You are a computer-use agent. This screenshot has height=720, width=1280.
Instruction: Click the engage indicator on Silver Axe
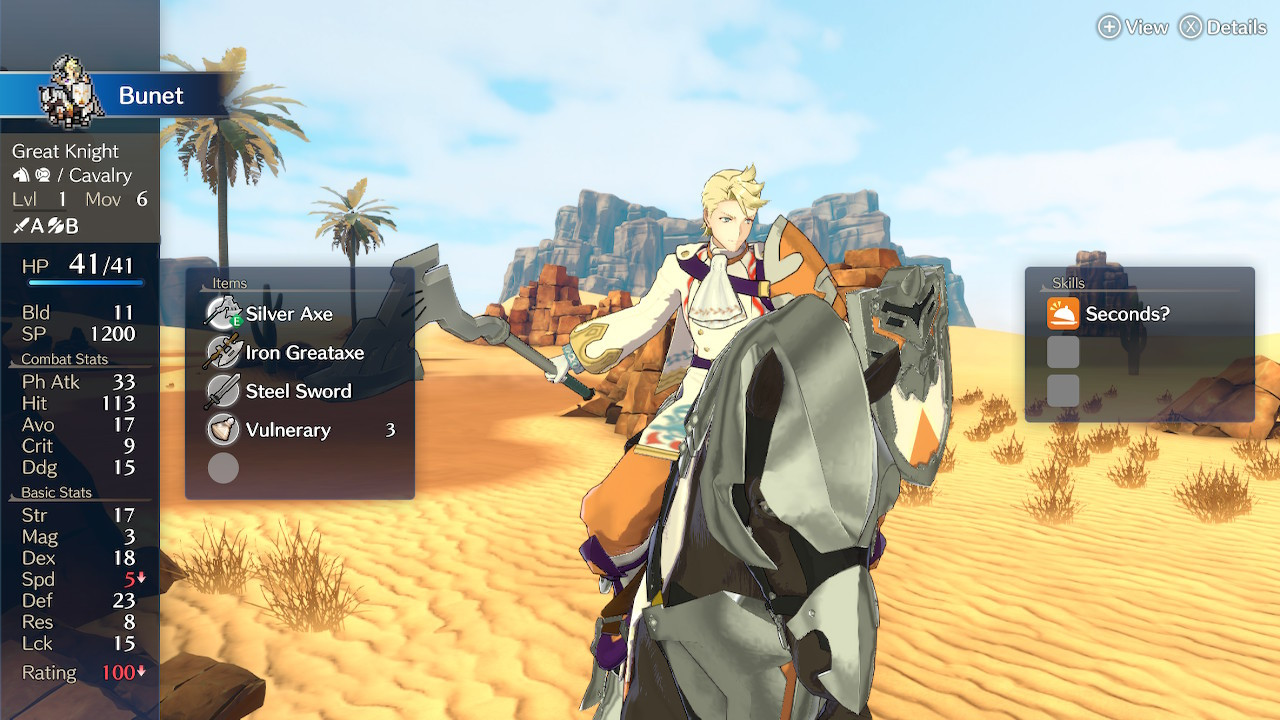235,321
